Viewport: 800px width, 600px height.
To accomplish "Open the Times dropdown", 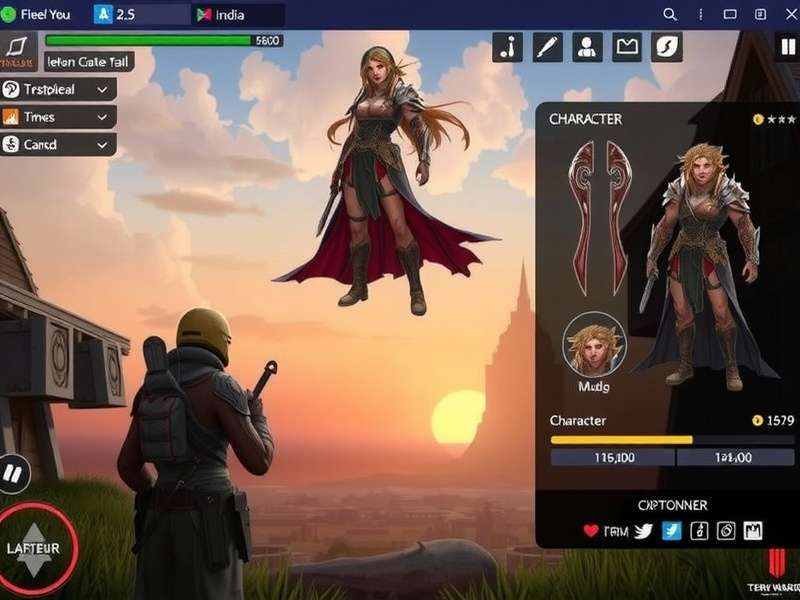I will tap(58, 117).
